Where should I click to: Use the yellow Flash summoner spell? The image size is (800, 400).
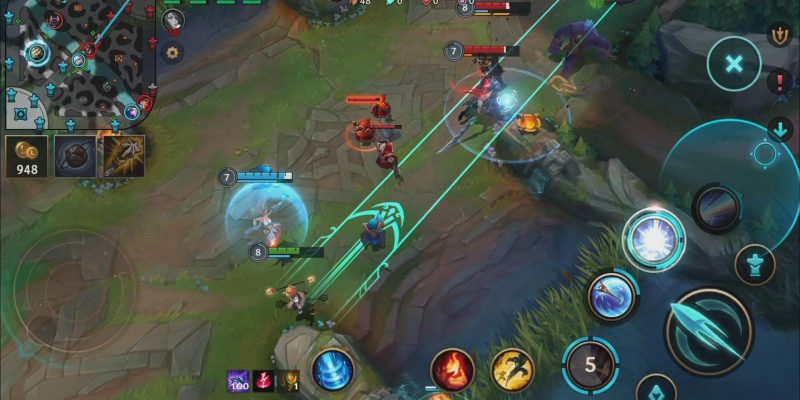512,369
